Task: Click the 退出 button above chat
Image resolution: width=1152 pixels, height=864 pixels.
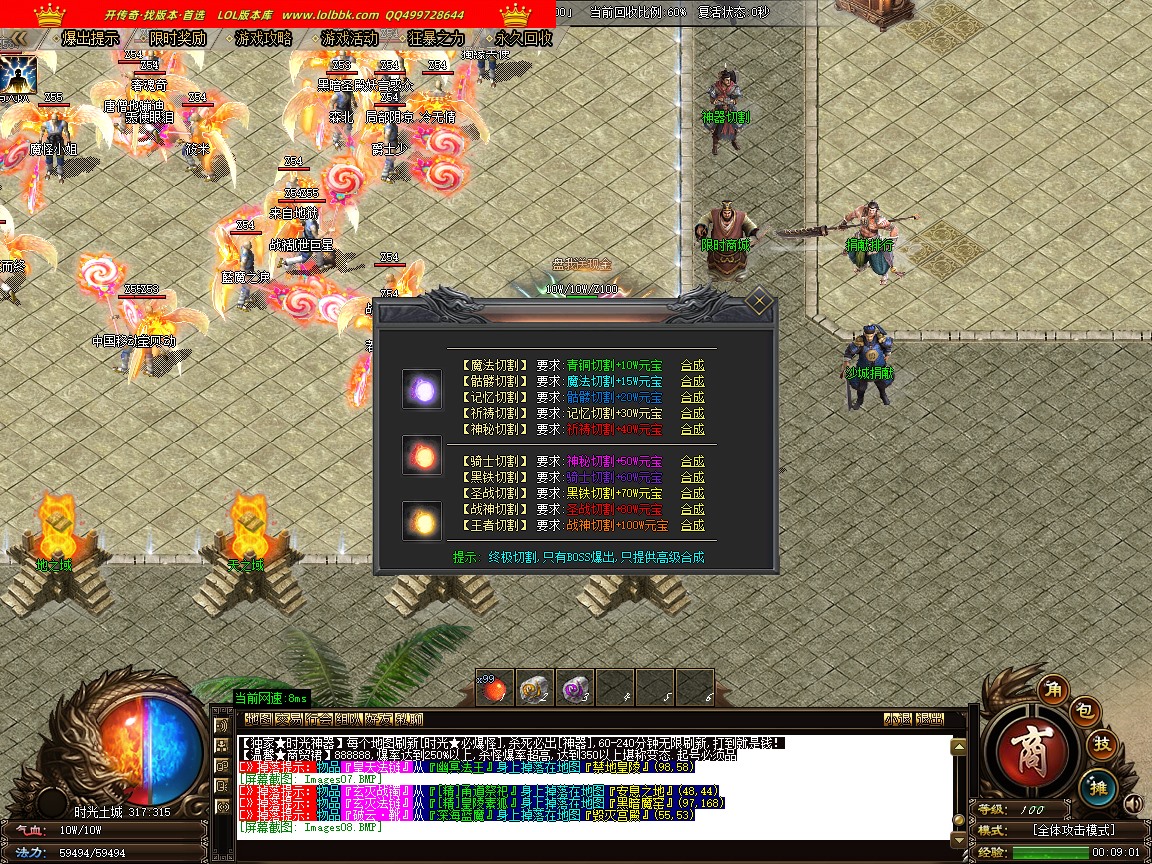Action: [929, 719]
